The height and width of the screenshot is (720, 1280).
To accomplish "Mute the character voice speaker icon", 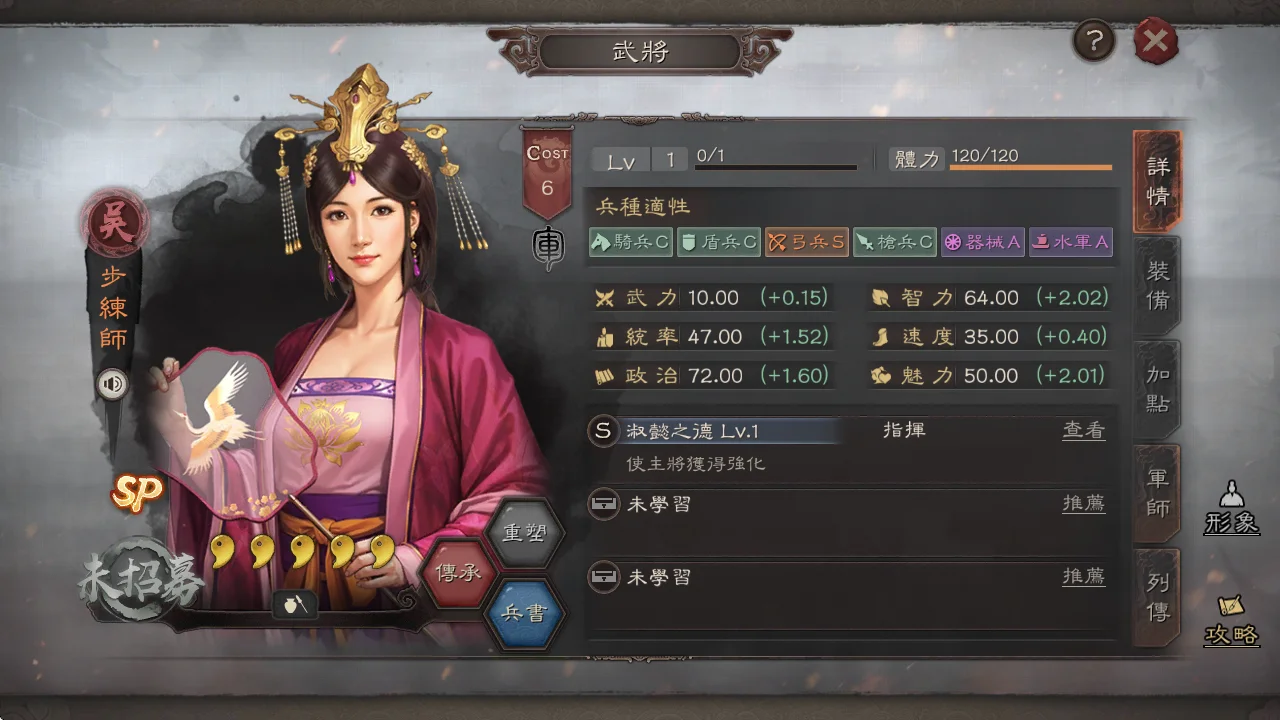I will tap(112, 386).
